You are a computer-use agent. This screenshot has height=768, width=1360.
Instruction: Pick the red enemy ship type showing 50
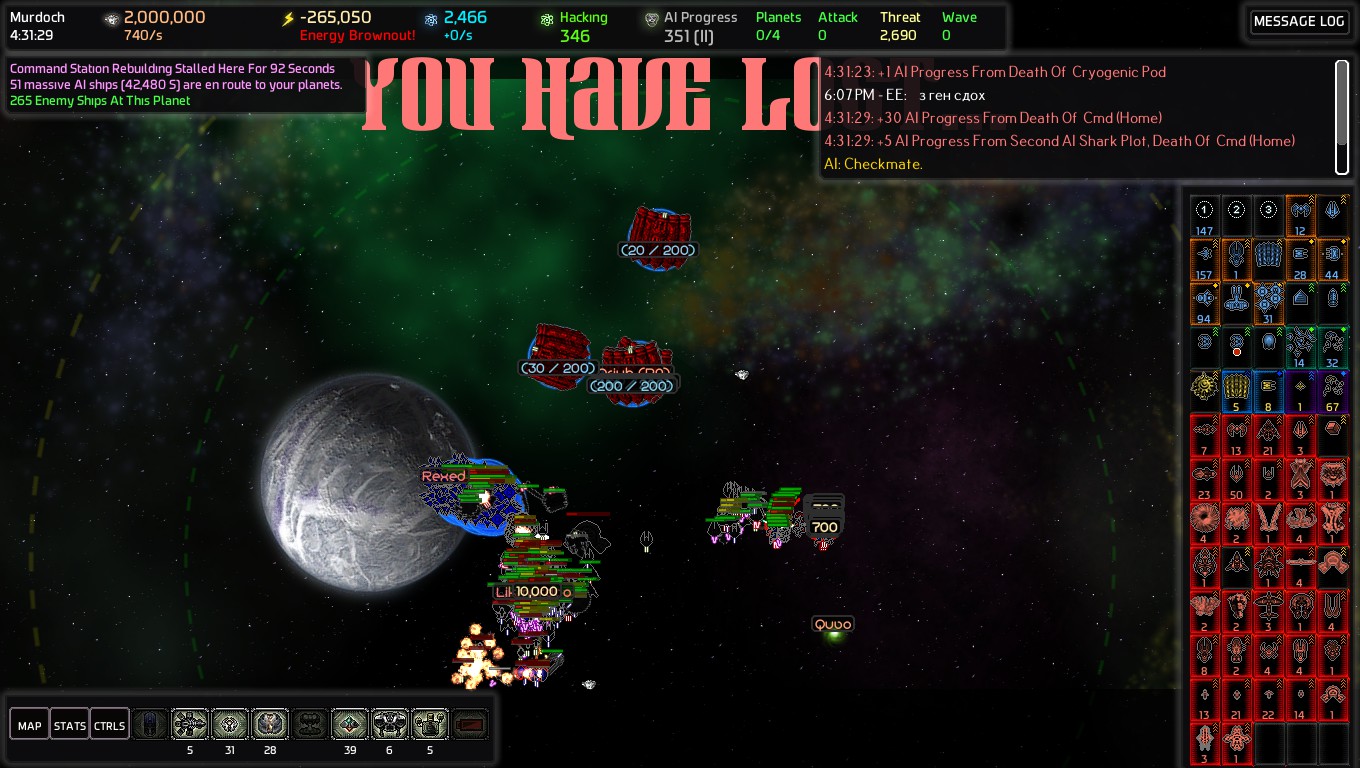[x=1237, y=479]
